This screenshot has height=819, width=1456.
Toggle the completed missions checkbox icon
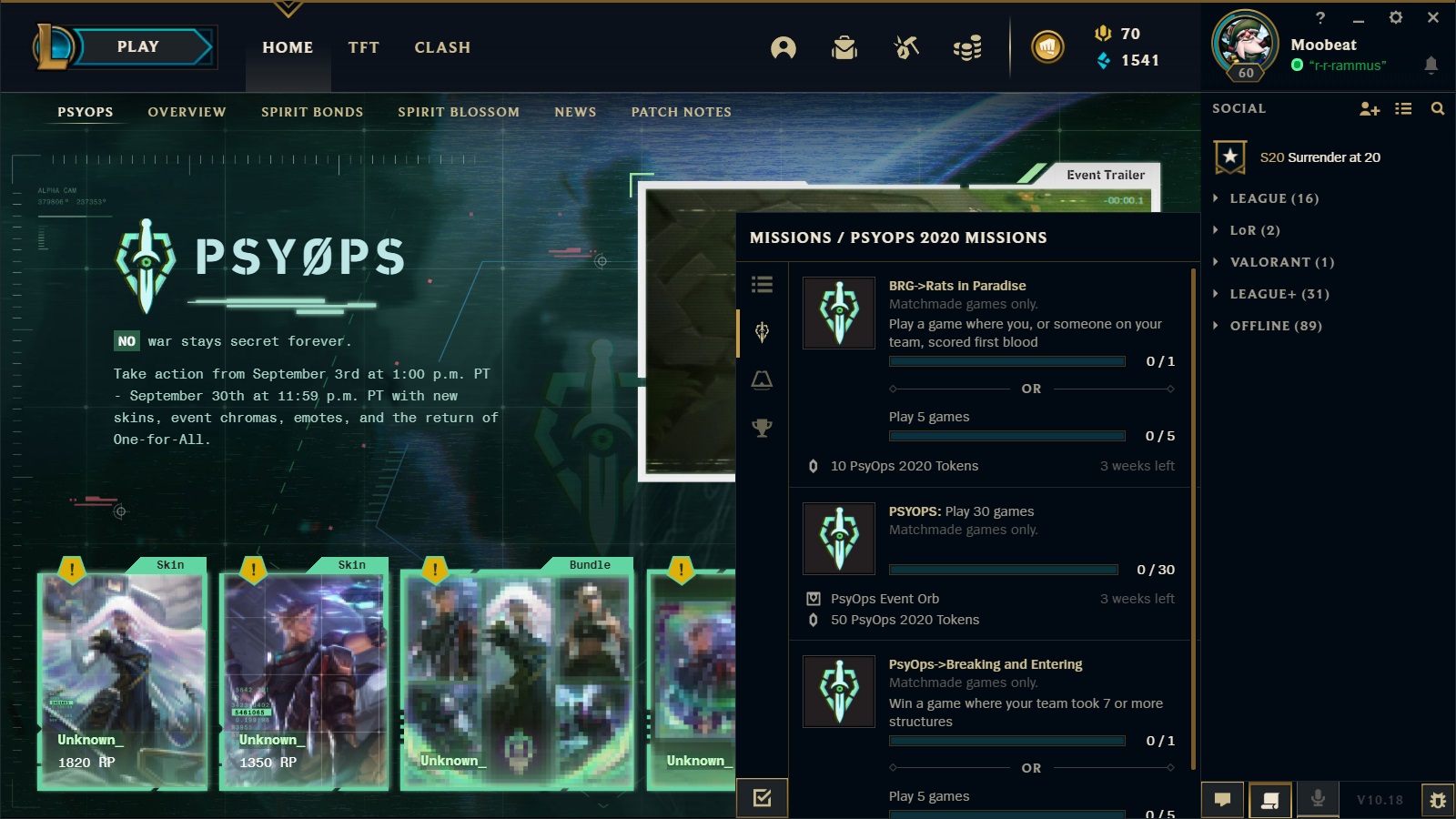click(763, 796)
